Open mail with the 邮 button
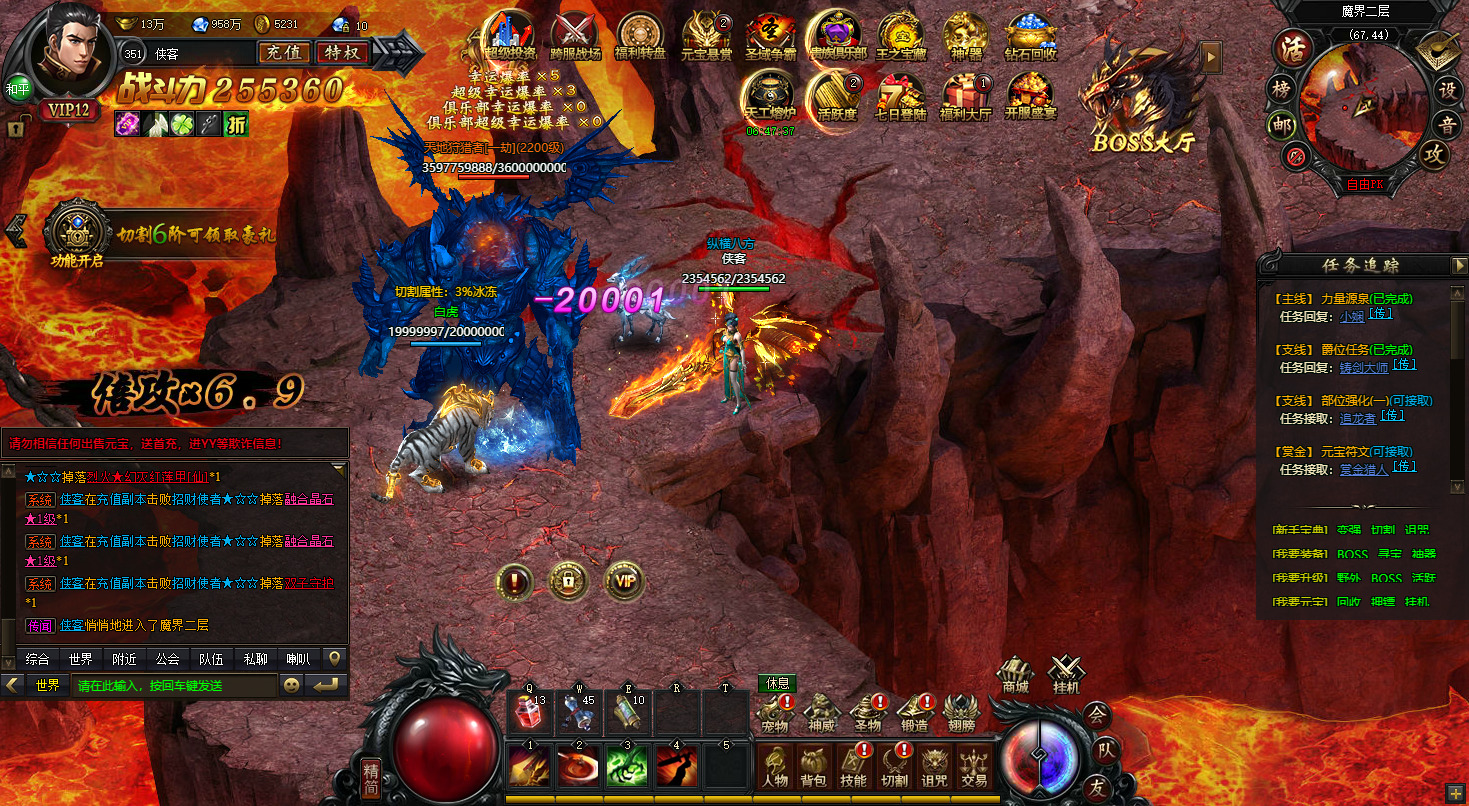 click(1281, 125)
